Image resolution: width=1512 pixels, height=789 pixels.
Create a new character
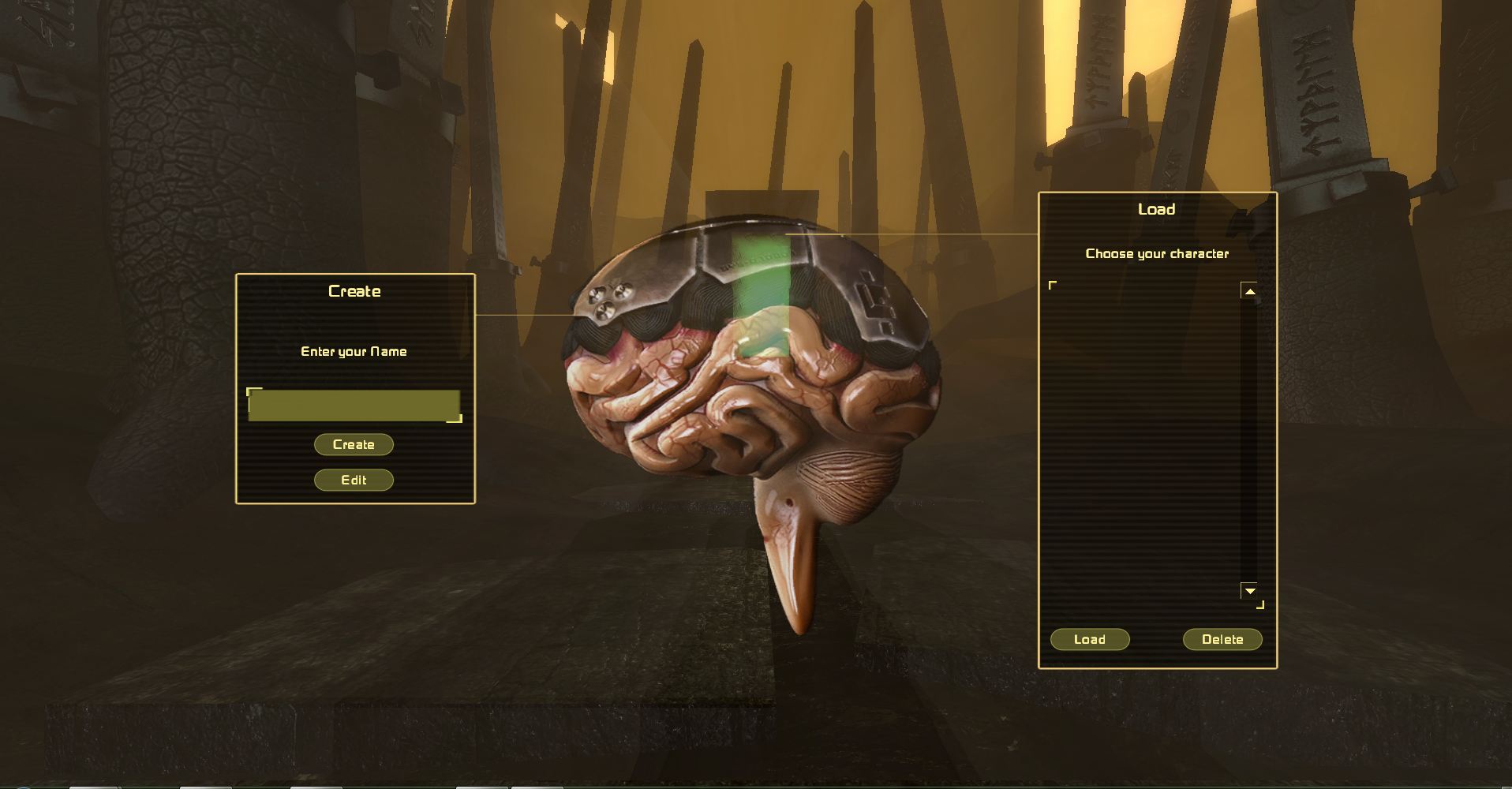pos(354,445)
